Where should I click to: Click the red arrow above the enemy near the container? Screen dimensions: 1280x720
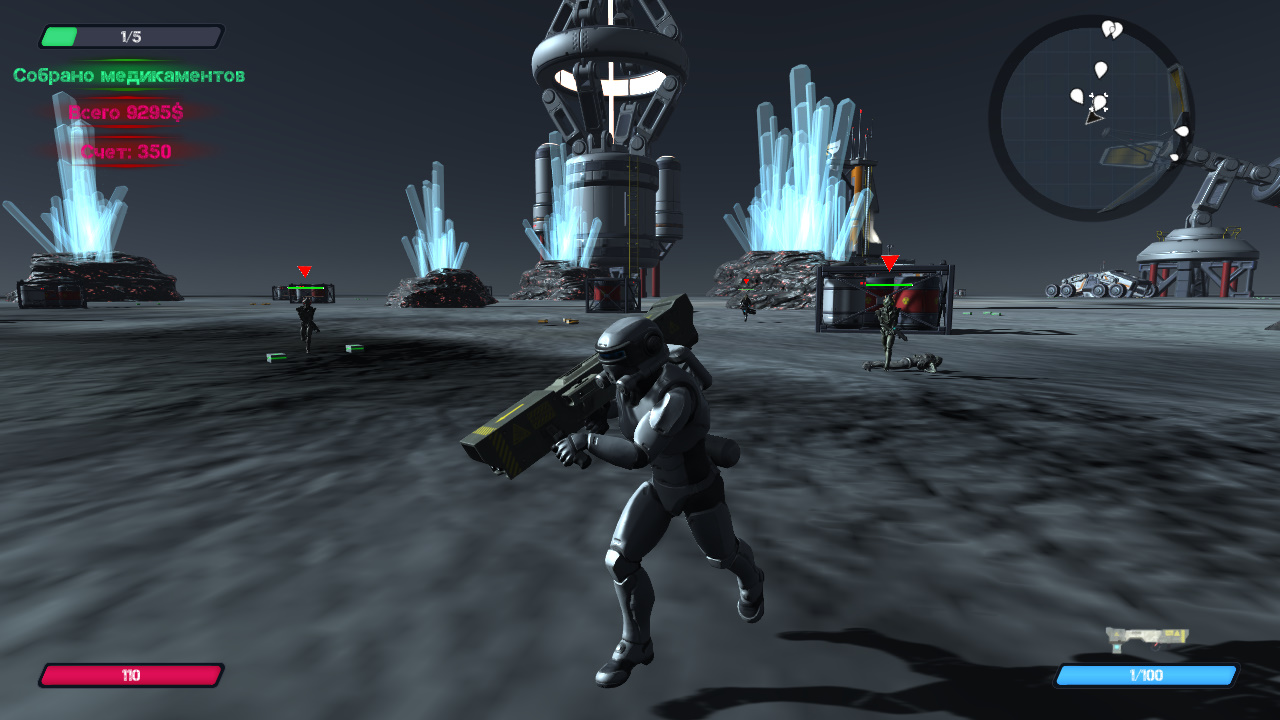pos(888,259)
